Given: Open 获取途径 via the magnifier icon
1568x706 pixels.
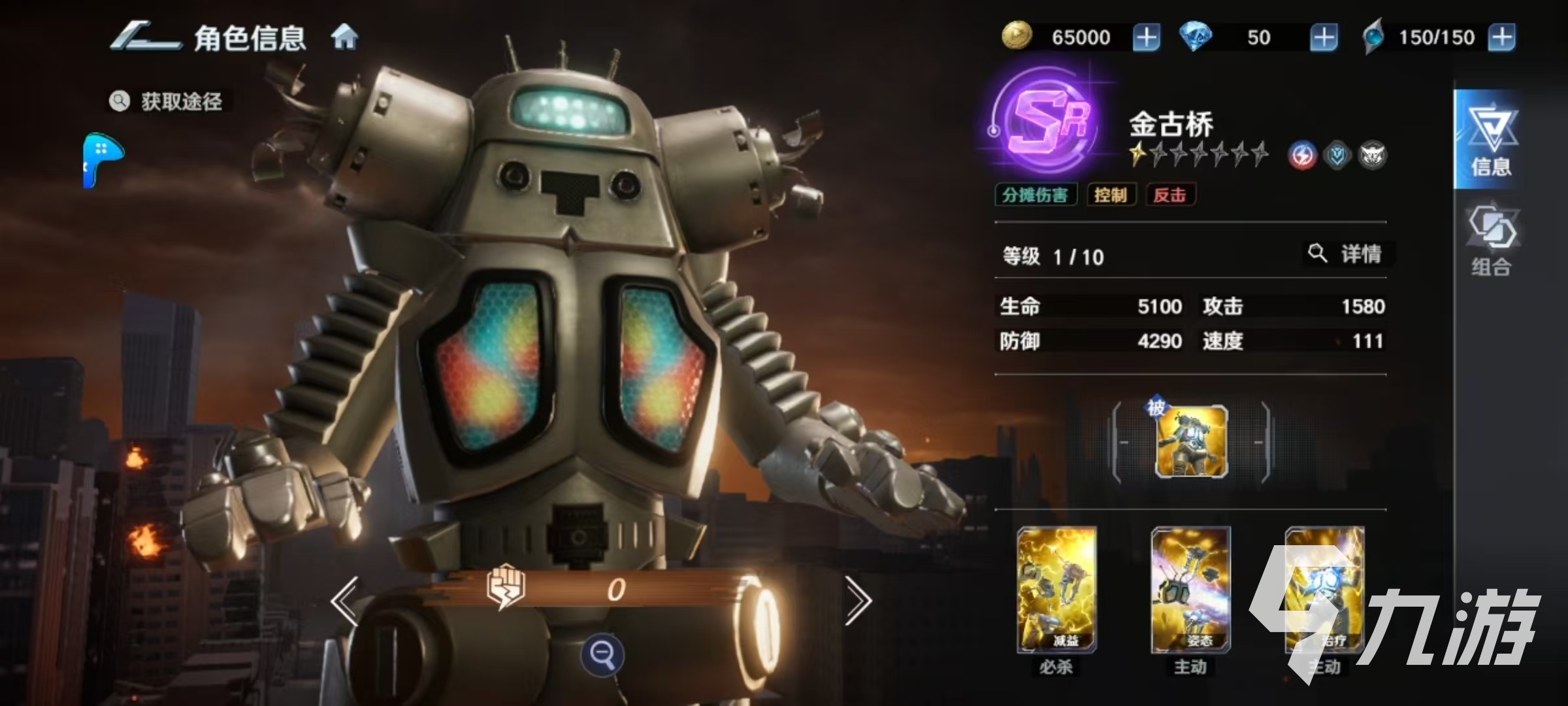Looking at the screenshot, I should (119, 101).
